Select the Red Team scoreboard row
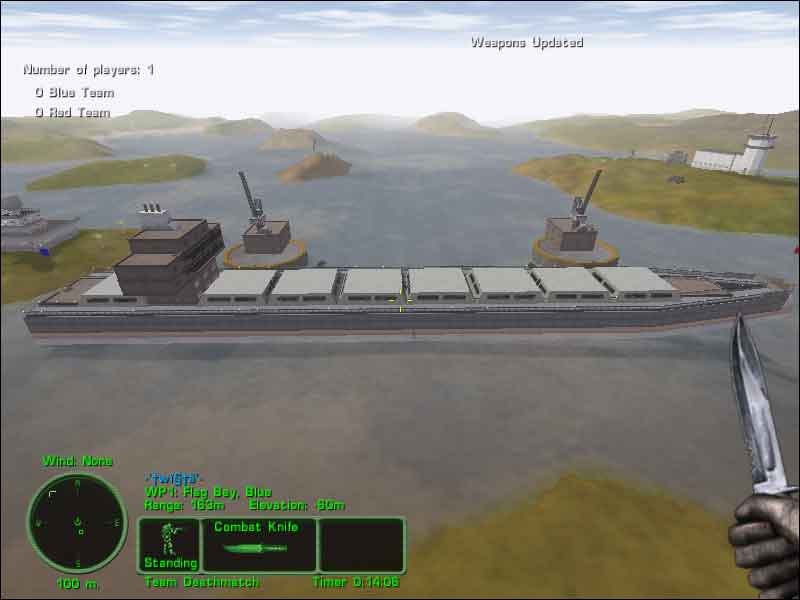The height and width of the screenshot is (600, 800). coord(72,112)
